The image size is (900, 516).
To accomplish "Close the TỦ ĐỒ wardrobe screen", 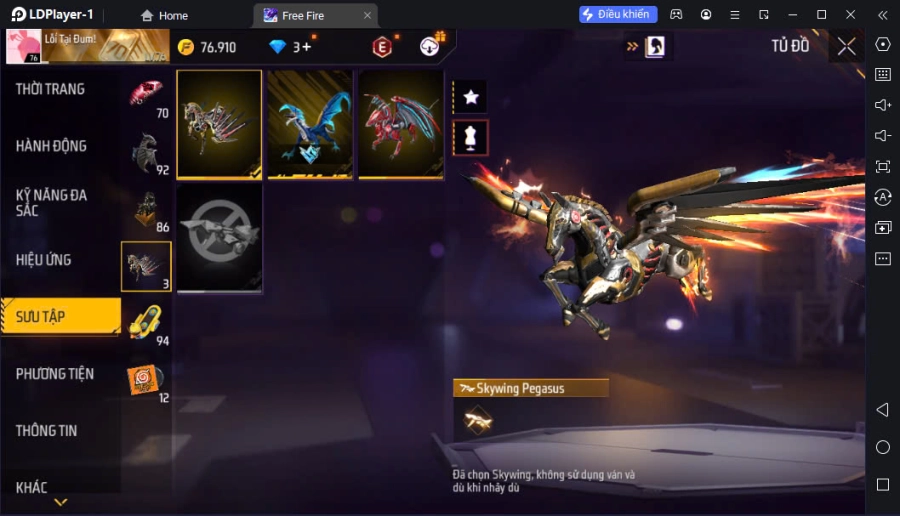I will pos(846,46).
